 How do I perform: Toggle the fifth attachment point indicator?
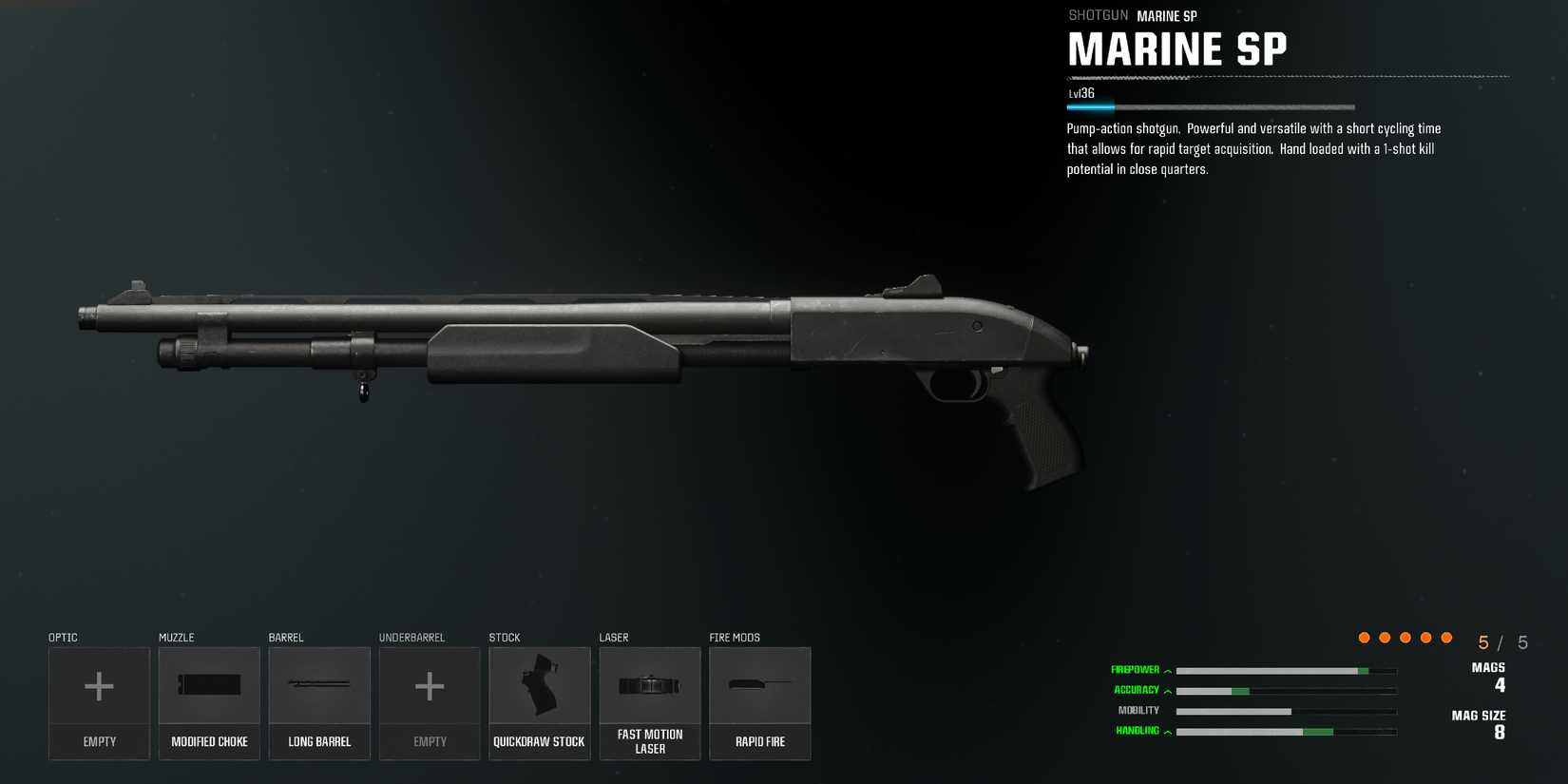1446,637
